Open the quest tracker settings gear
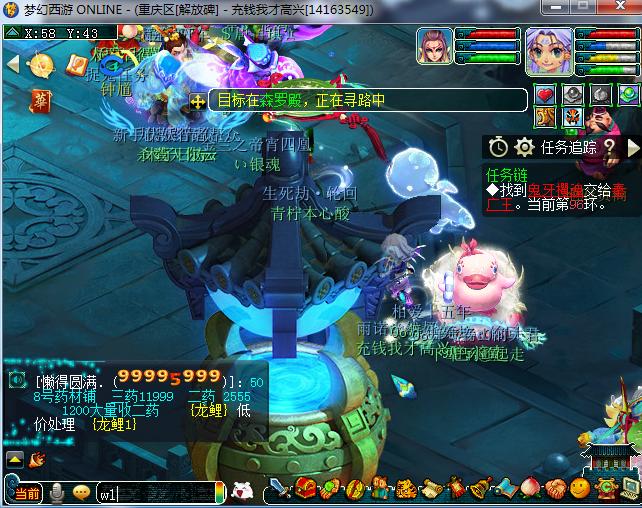This screenshot has width=642, height=508. coord(524,147)
